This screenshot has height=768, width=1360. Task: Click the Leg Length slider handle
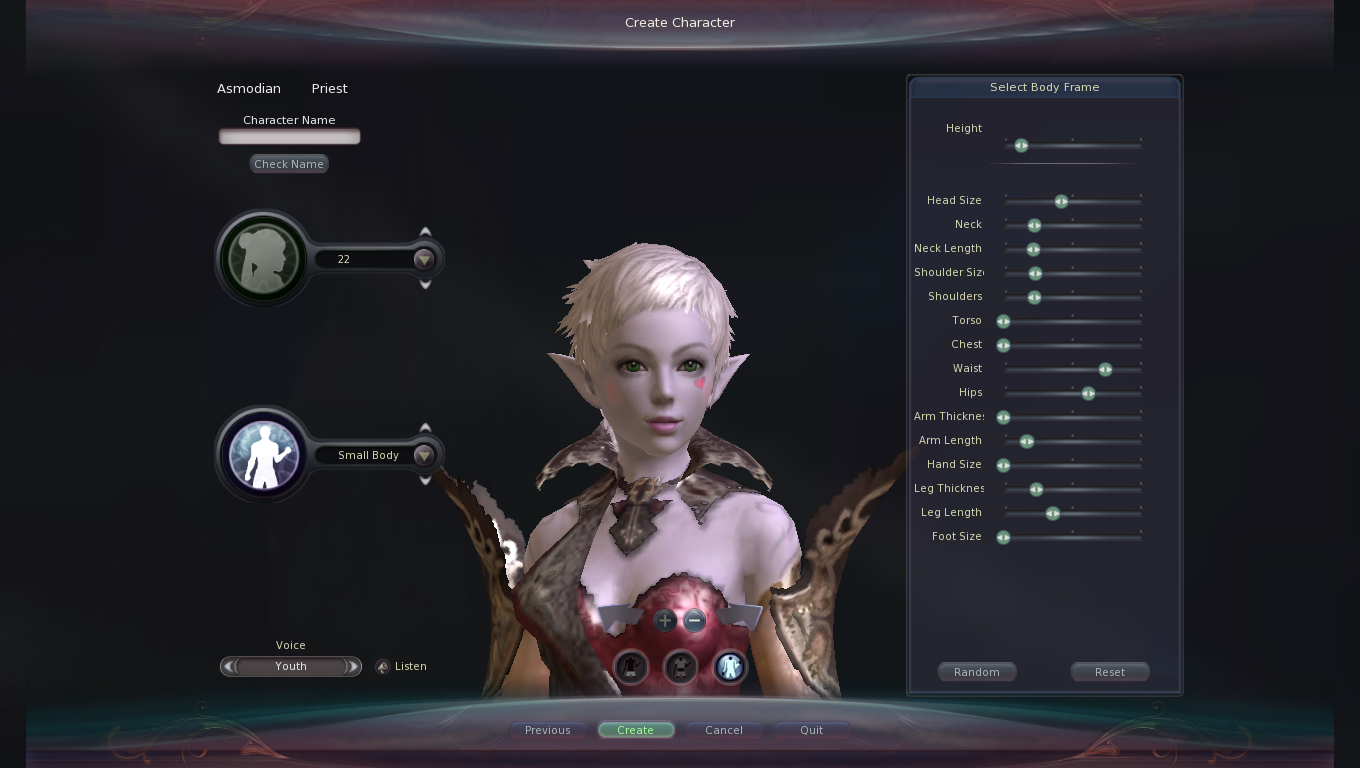(x=1052, y=514)
